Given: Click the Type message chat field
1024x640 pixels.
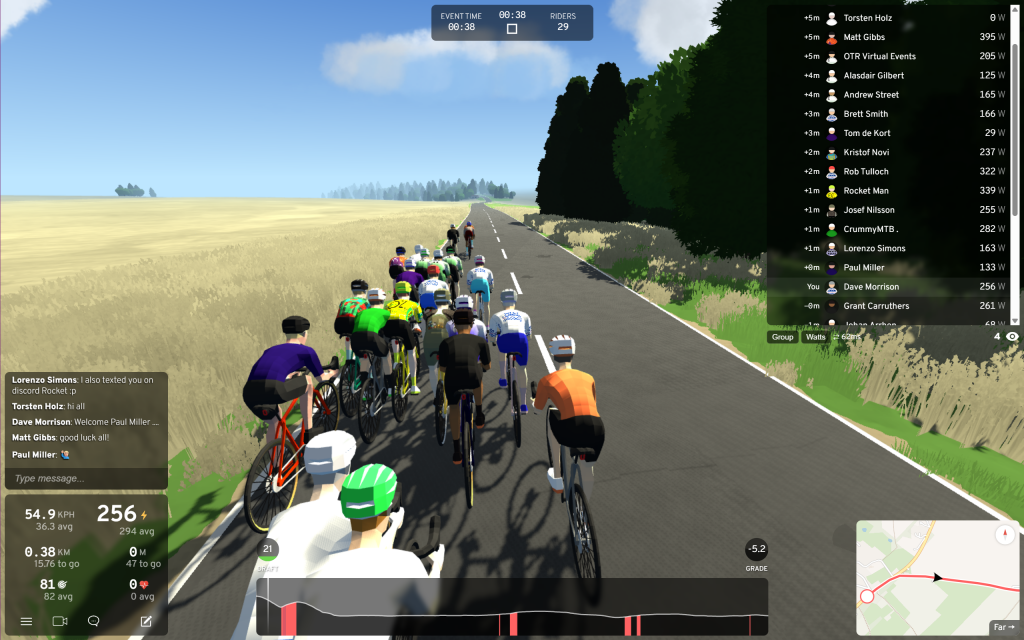Looking at the screenshot, I should [86, 479].
